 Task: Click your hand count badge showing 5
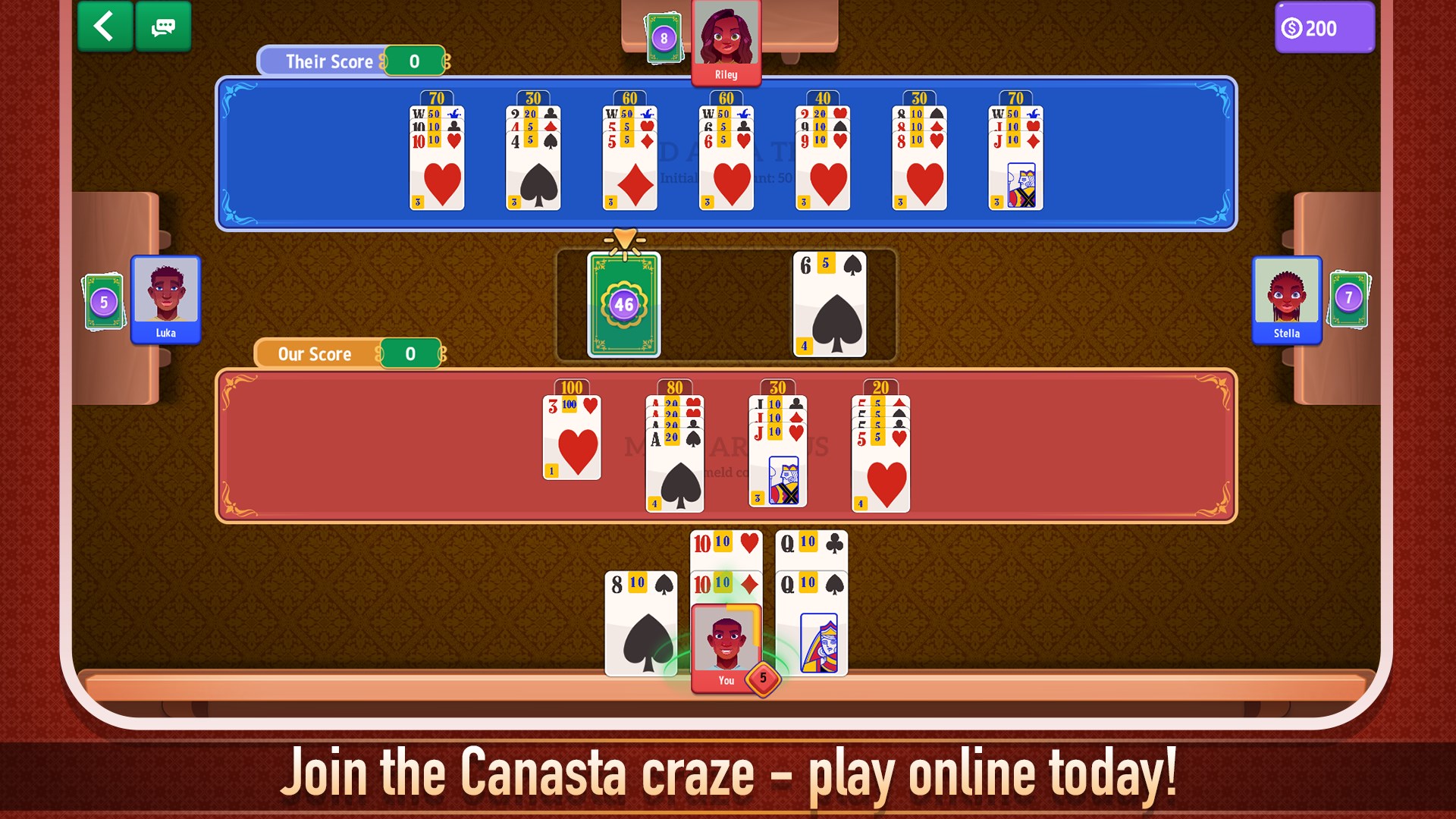click(x=763, y=680)
